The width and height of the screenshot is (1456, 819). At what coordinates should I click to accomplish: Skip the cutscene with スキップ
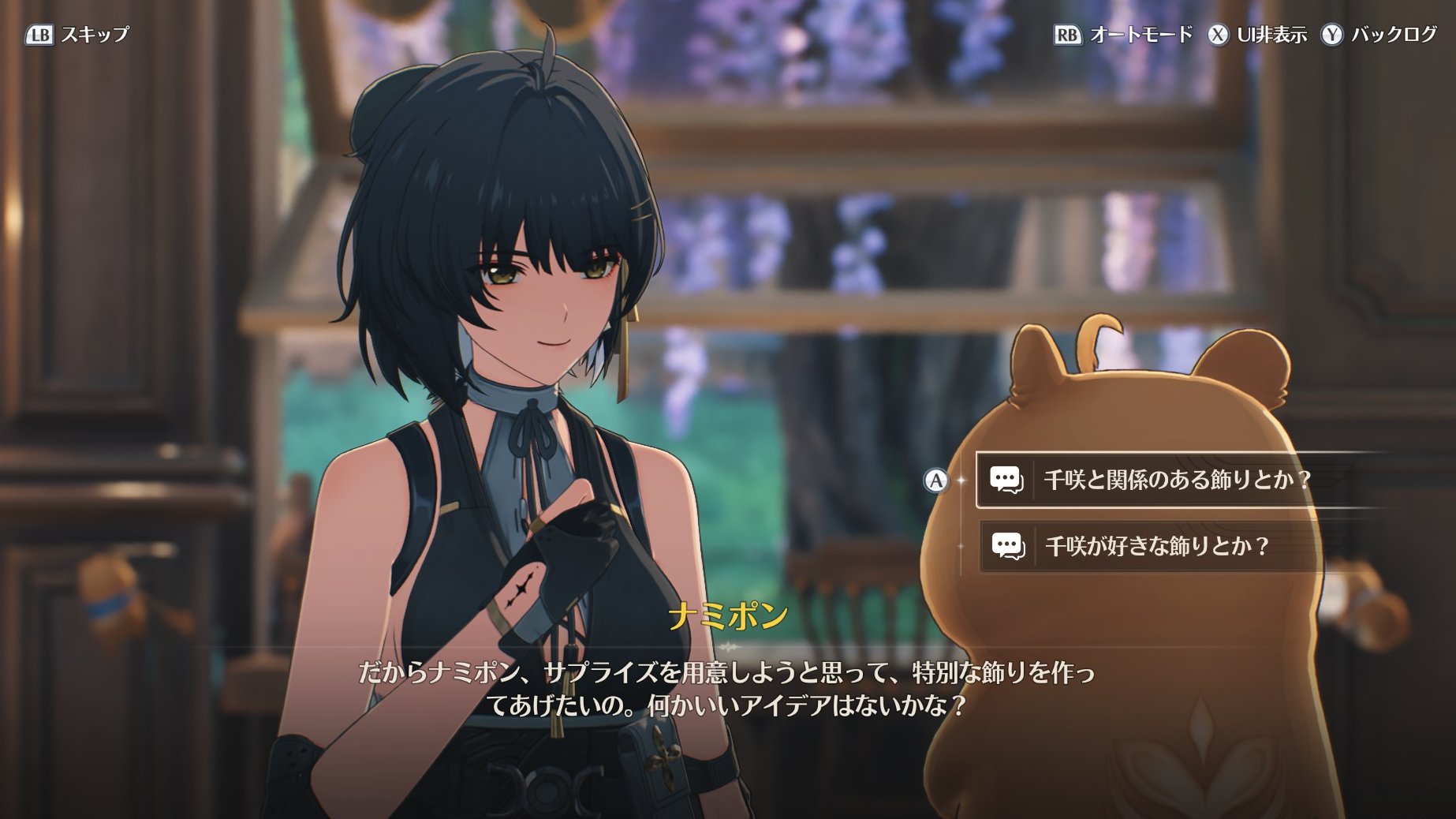coord(77,35)
